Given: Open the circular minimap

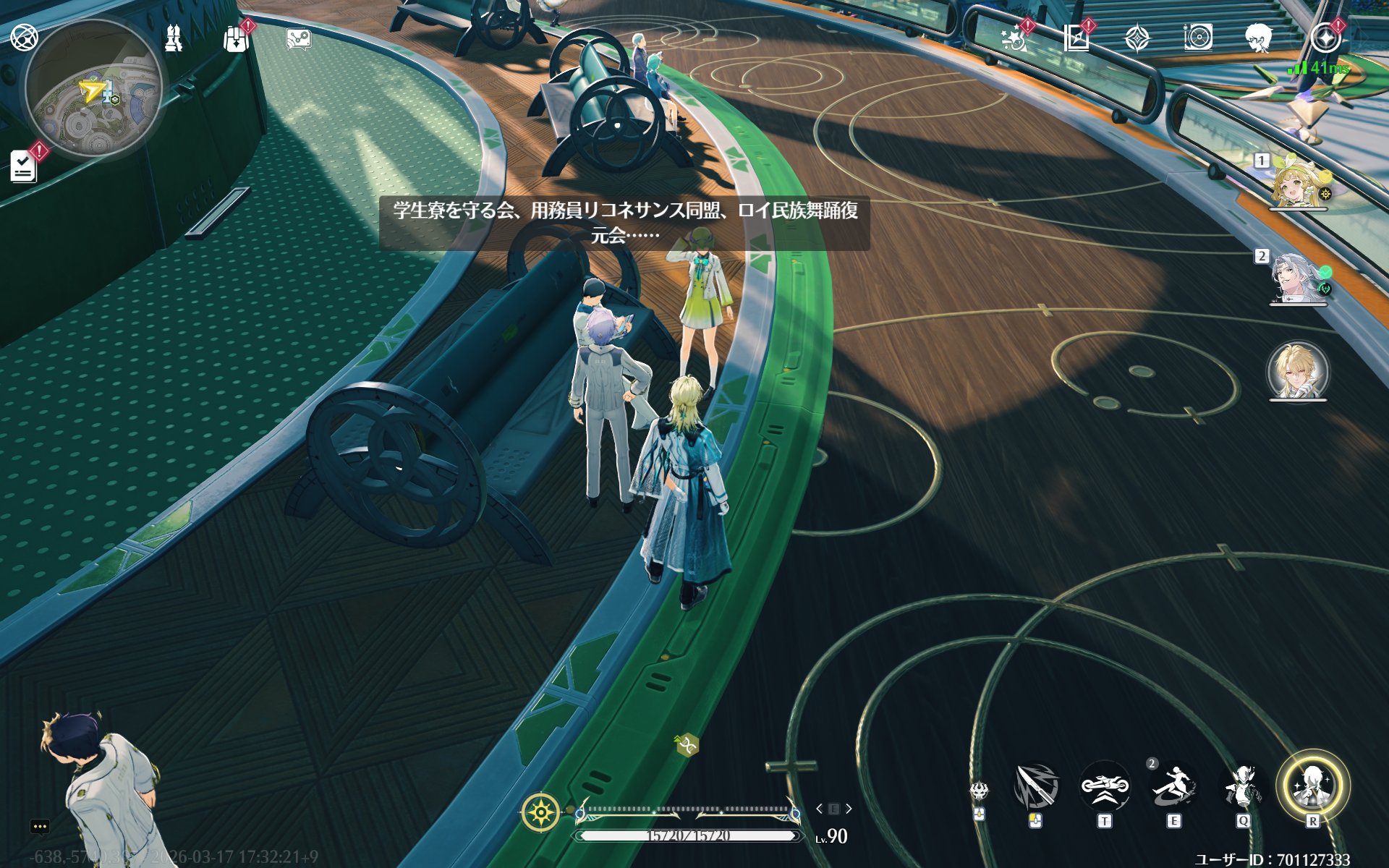Looking at the screenshot, I should pos(93,88).
